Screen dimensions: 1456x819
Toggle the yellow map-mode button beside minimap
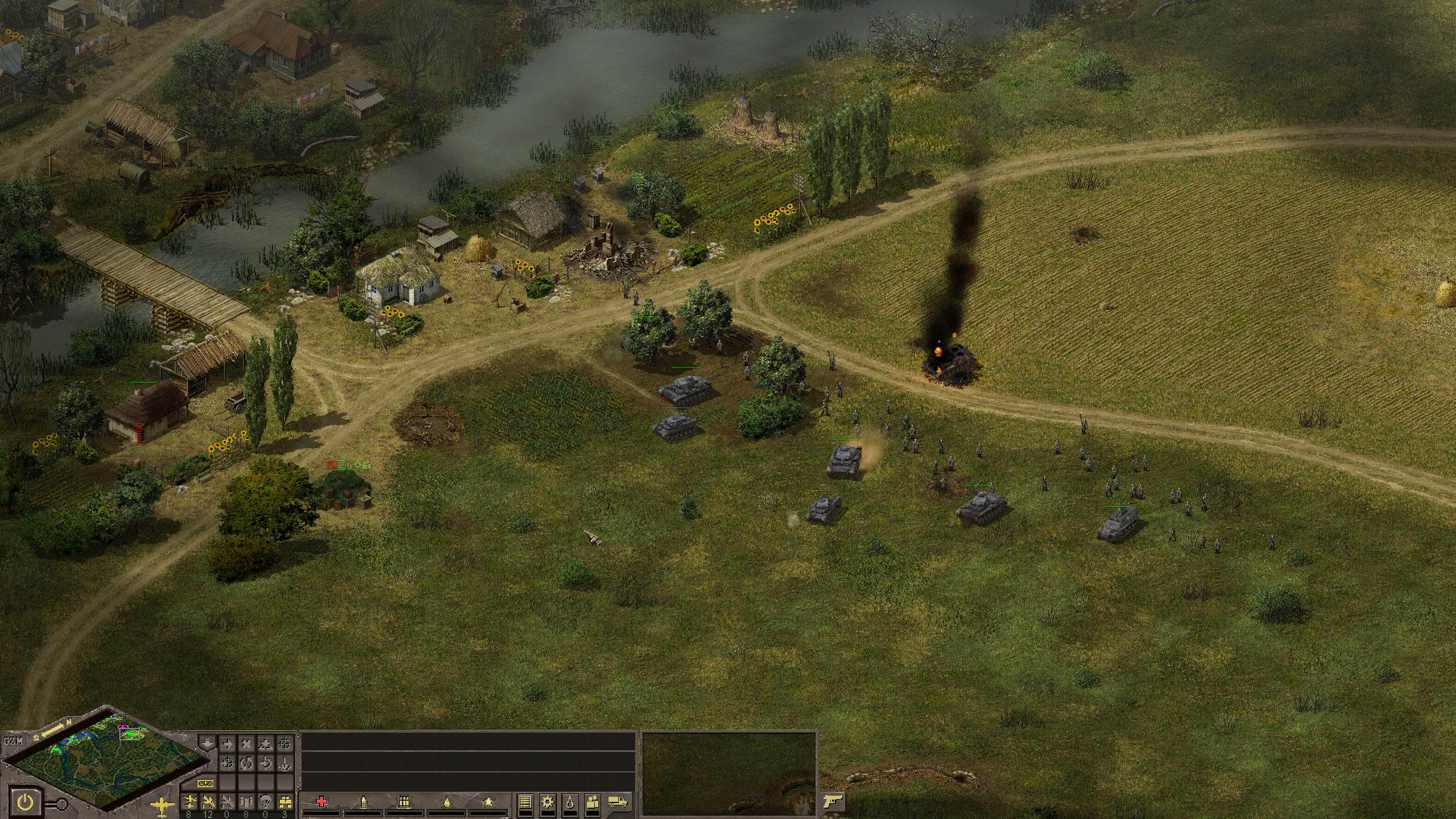pos(204,784)
